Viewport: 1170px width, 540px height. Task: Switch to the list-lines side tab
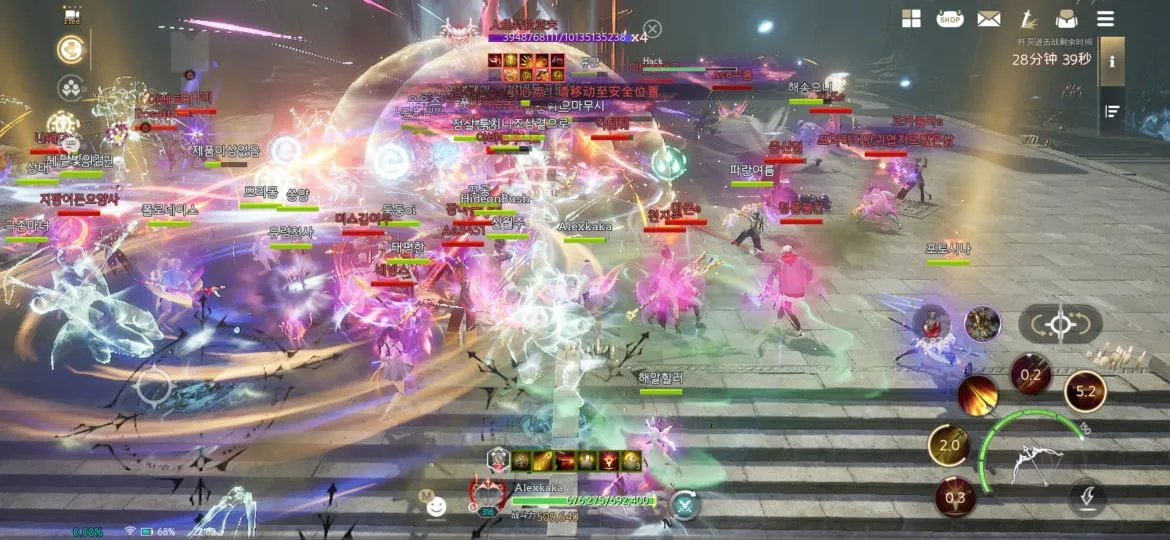[1112, 111]
